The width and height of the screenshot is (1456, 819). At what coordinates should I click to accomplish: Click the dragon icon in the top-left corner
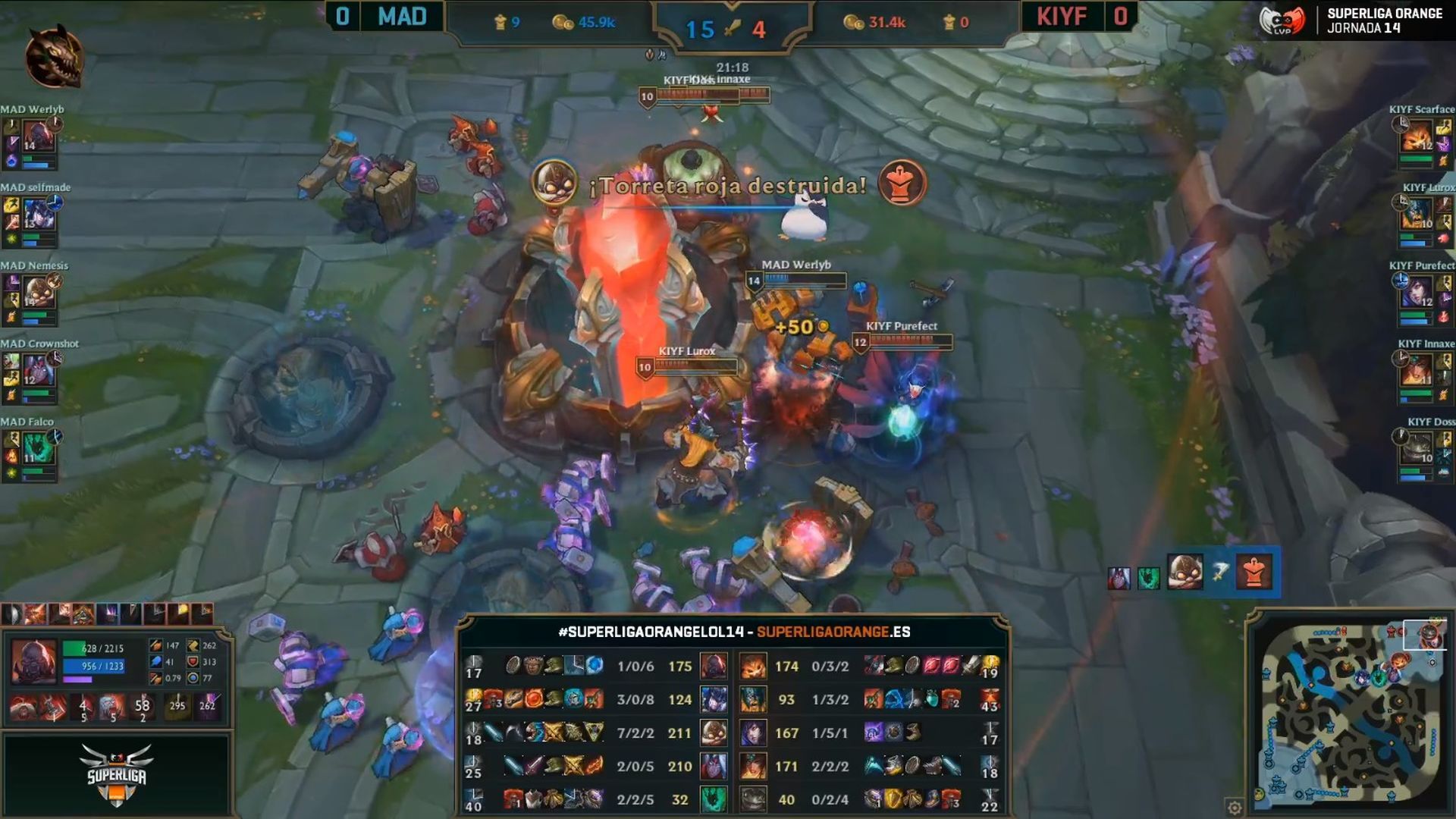click(54, 58)
